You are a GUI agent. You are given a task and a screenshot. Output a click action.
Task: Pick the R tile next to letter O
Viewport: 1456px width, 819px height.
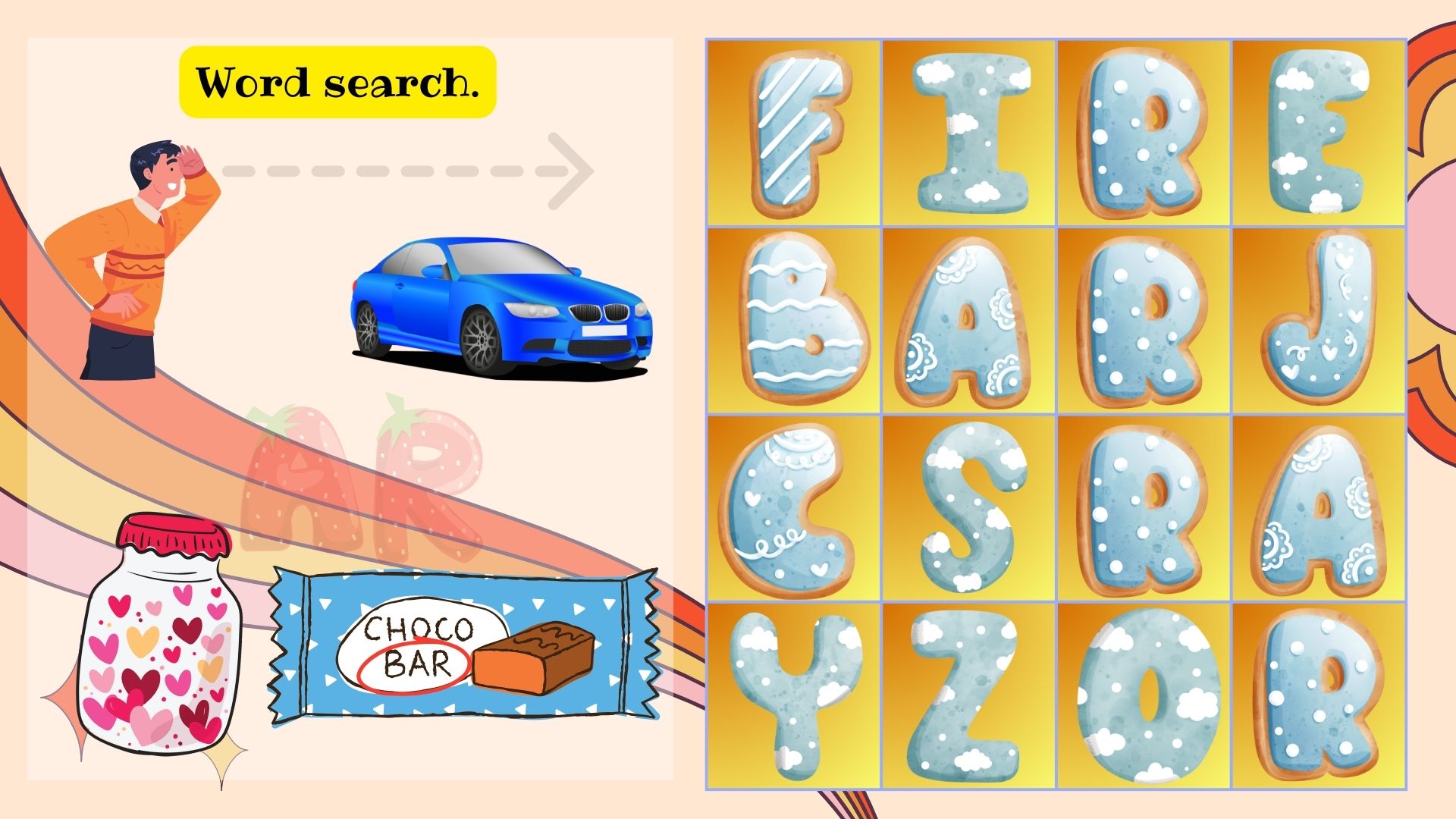[1319, 695]
